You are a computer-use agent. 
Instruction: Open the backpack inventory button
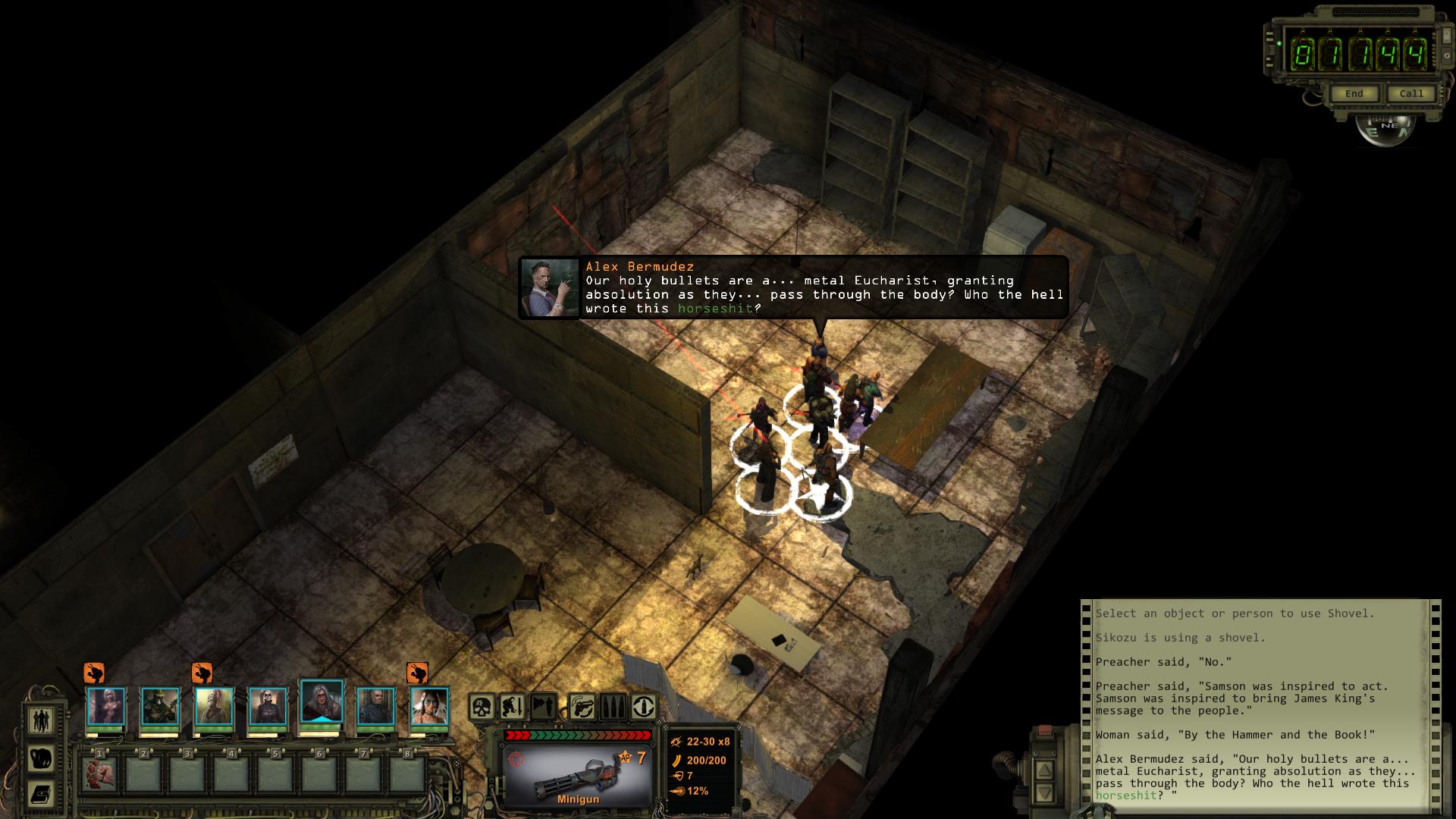41,758
